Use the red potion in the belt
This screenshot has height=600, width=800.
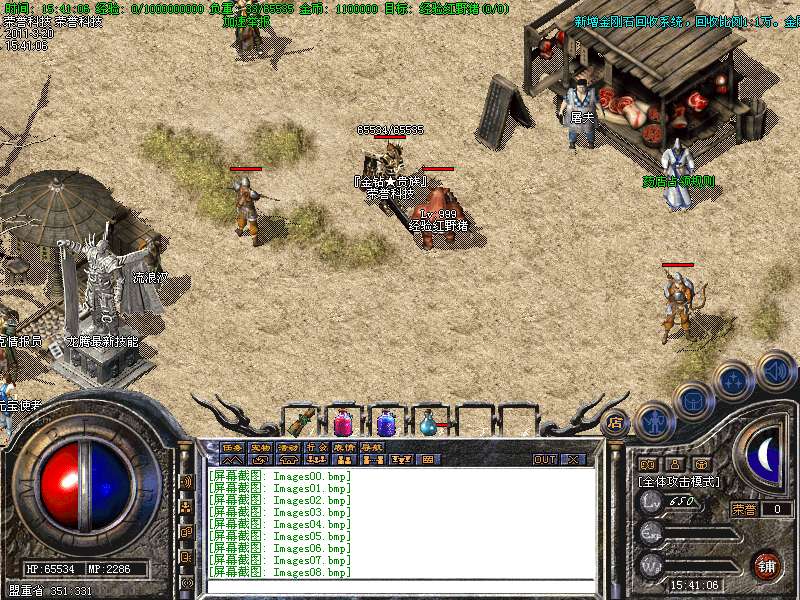(x=343, y=422)
